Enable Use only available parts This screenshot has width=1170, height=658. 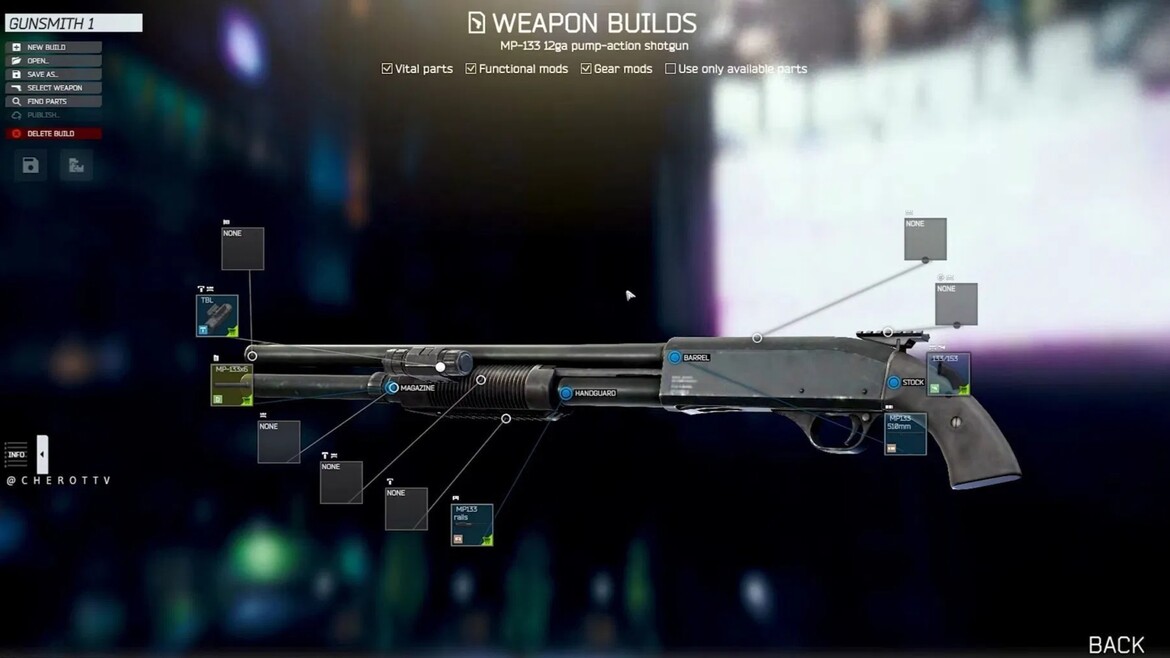tap(670, 69)
